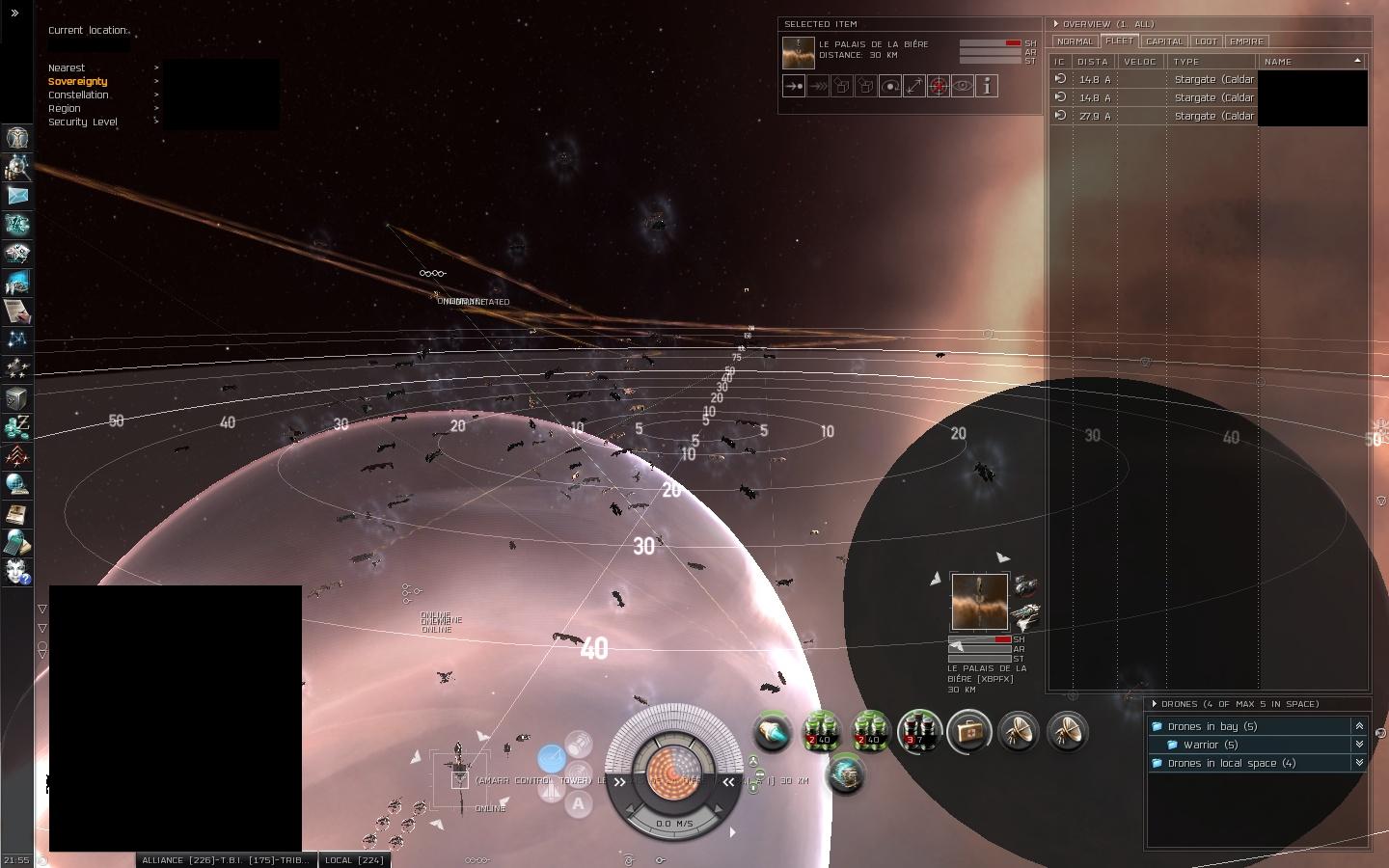The height and width of the screenshot is (868, 1389).
Task: Lock target using the red crosshair button
Action: click(939, 87)
